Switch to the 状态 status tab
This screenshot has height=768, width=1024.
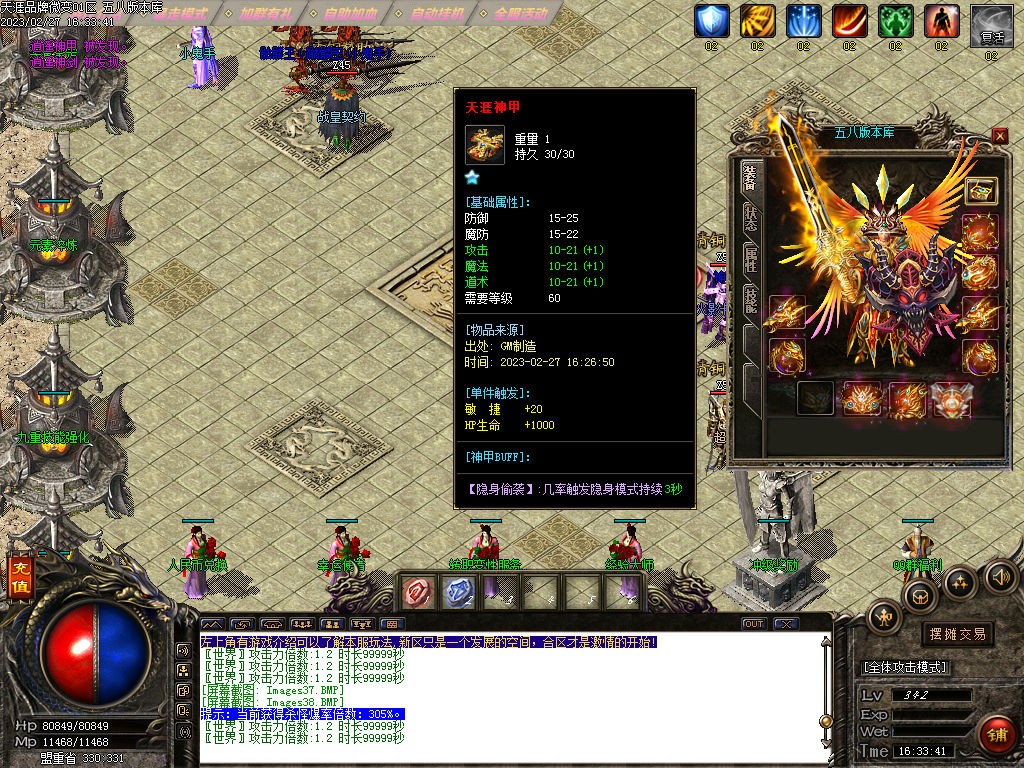750,218
